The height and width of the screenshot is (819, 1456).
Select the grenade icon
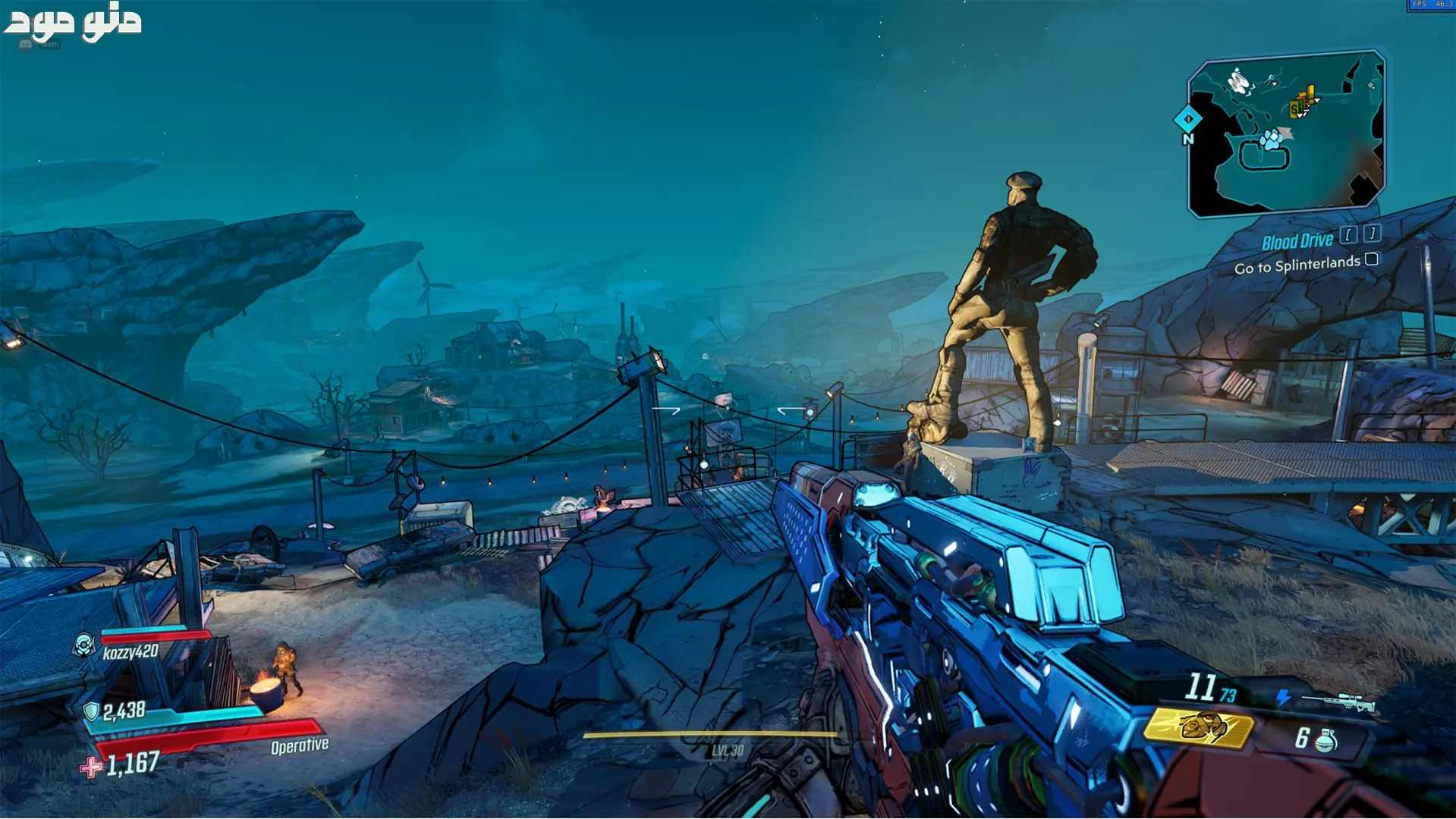point(1326,740)
